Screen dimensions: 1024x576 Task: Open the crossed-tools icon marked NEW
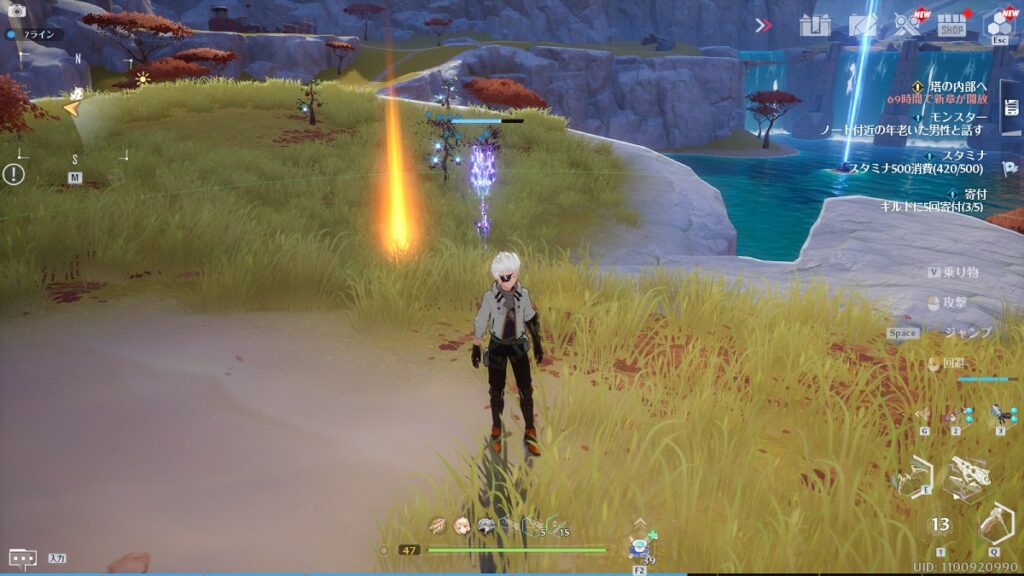coord(908,25)
